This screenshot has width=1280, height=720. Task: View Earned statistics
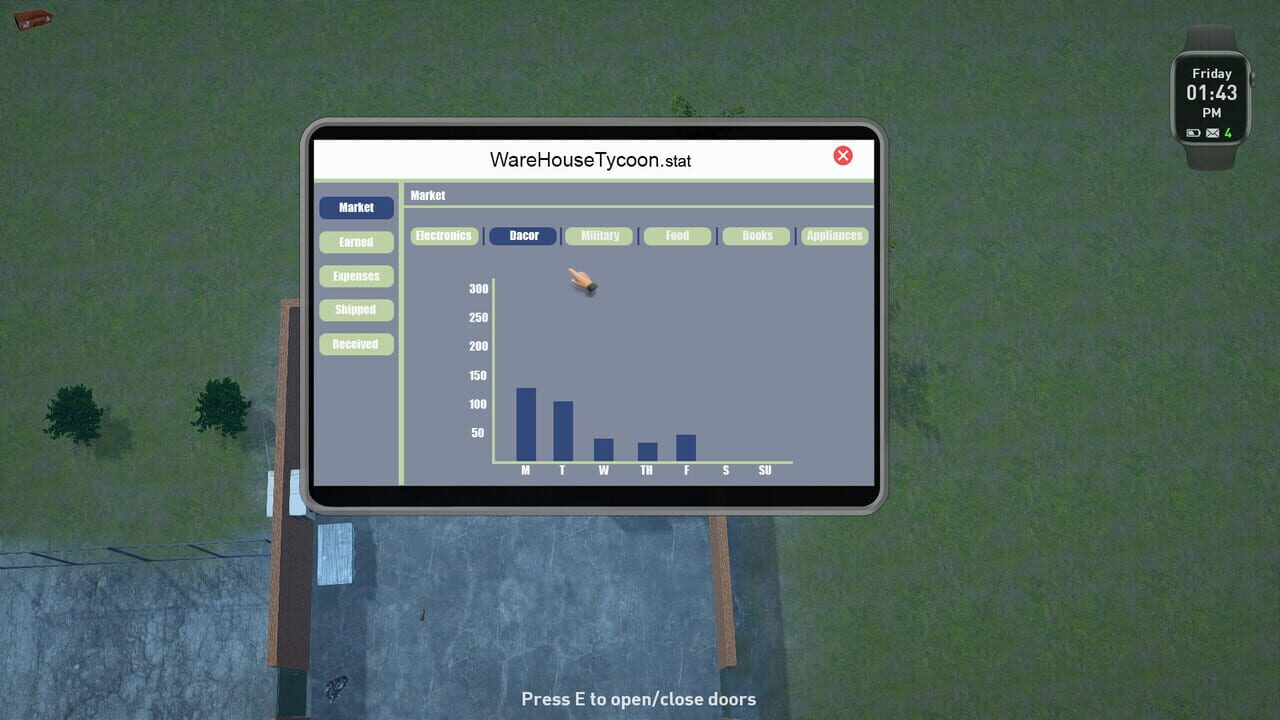356,241
